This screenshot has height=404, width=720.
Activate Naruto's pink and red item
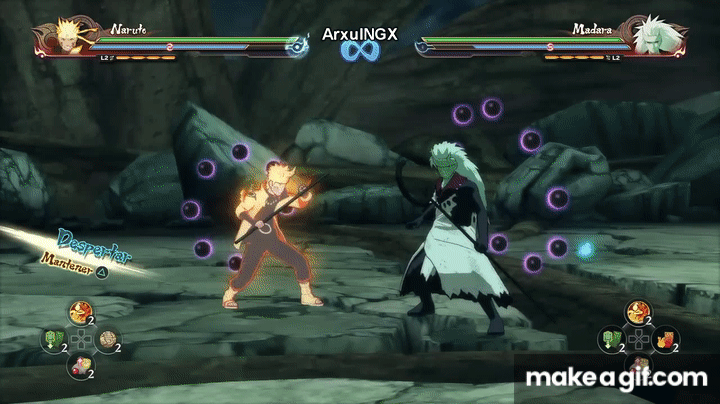point(79,366)
